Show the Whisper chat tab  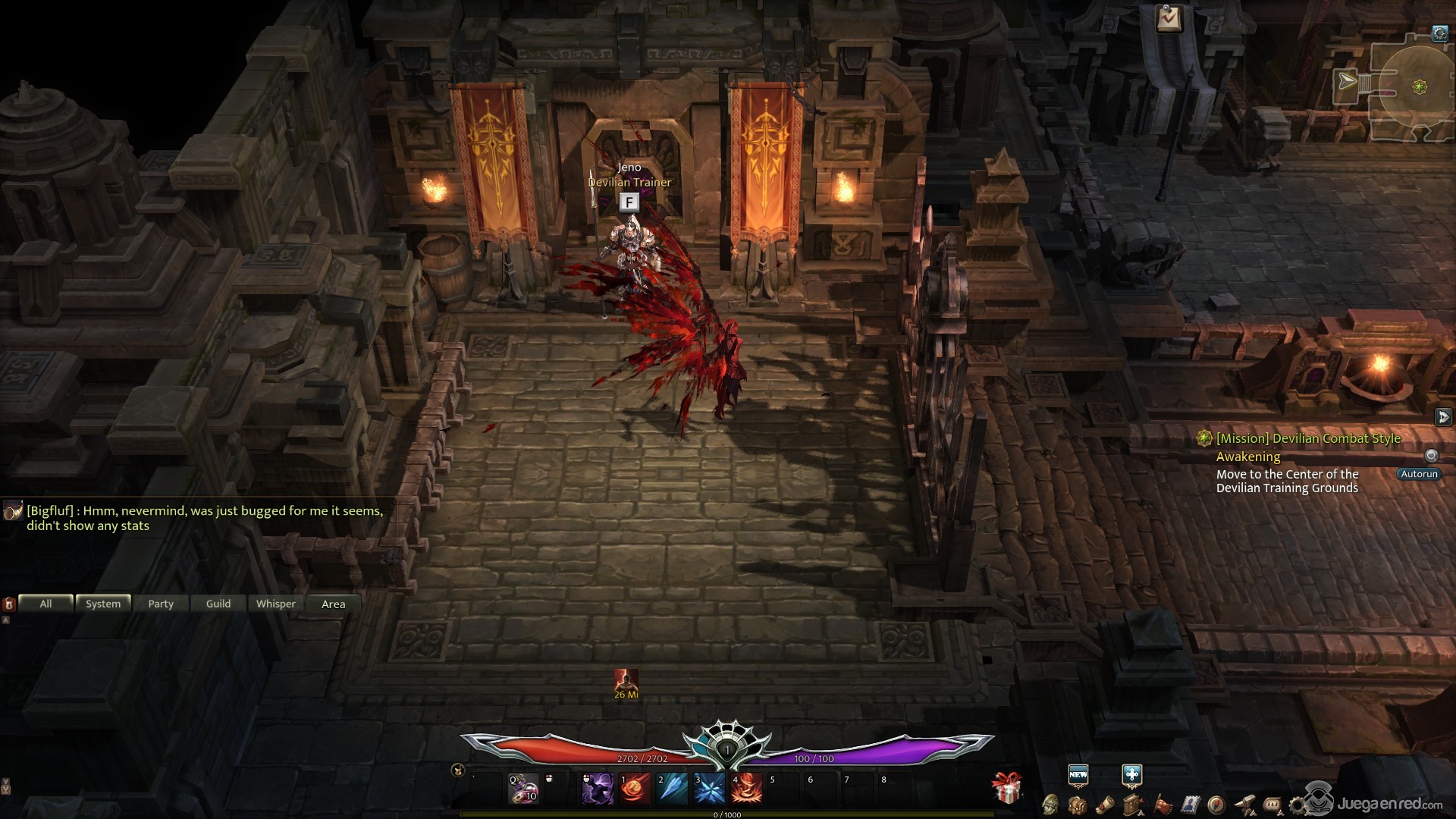(276, 604)
